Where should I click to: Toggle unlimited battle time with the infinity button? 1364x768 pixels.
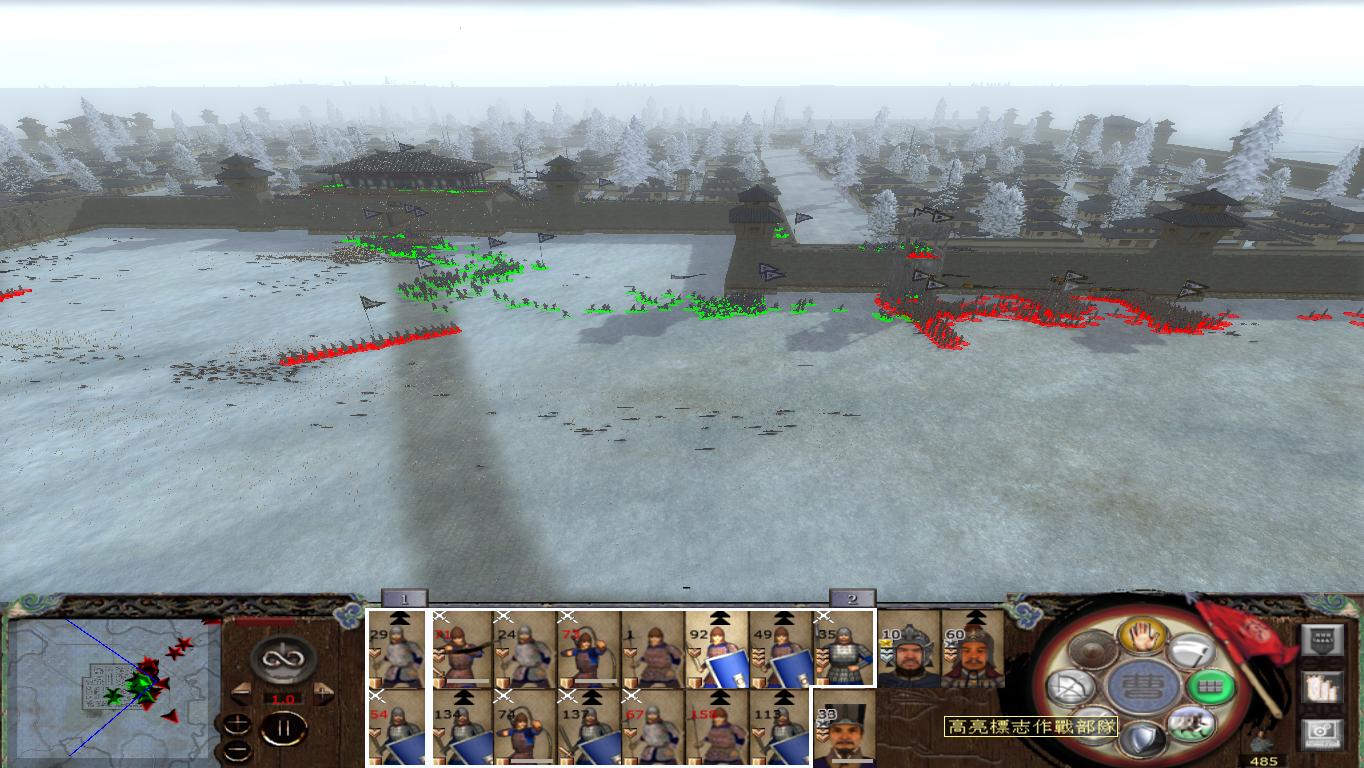pyautogui.click(x=283, y=657)
